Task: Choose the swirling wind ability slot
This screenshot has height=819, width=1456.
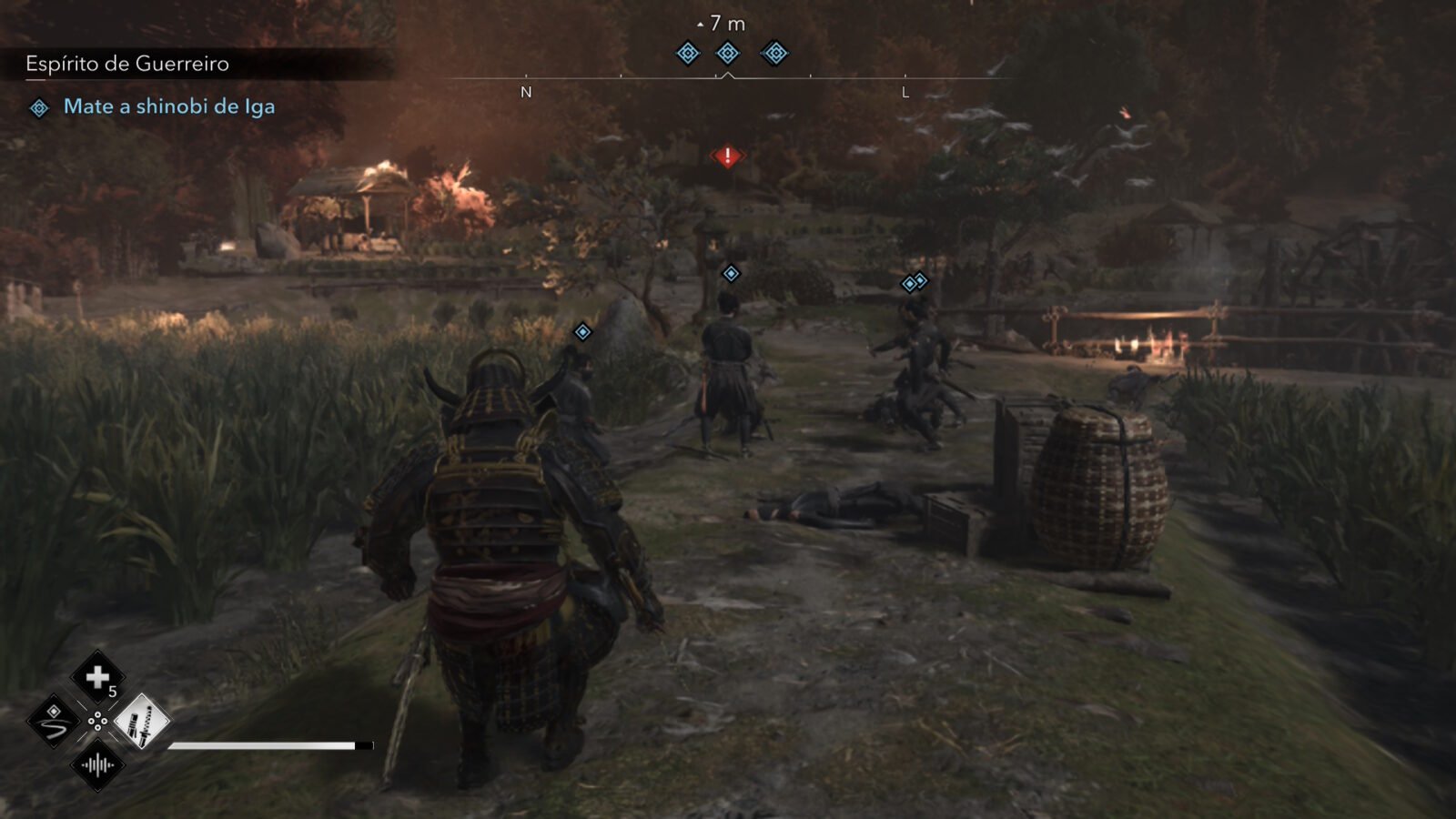Action: (54, 722)
